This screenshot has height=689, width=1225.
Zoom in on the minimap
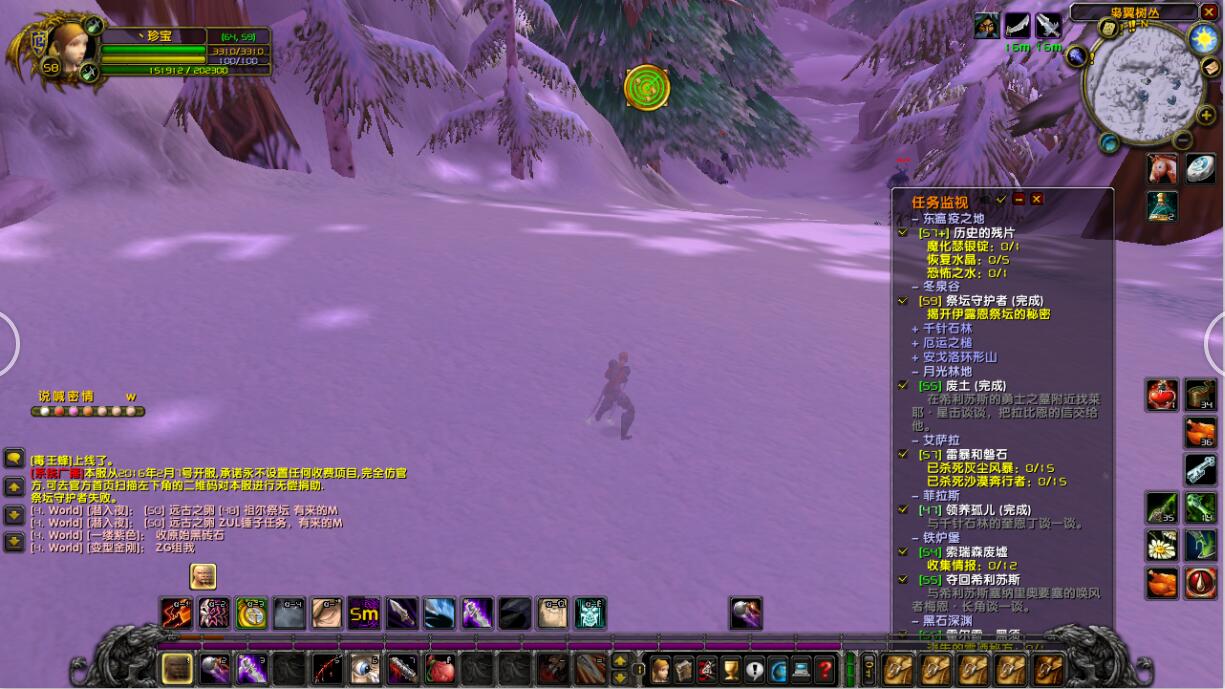[x=1206, y=116]
